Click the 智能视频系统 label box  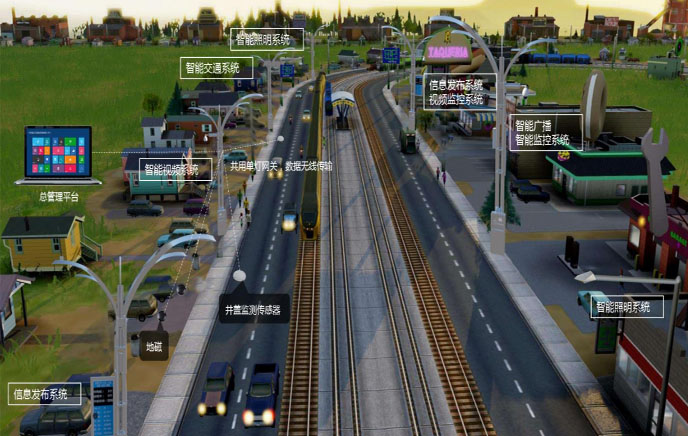(175, 169)
